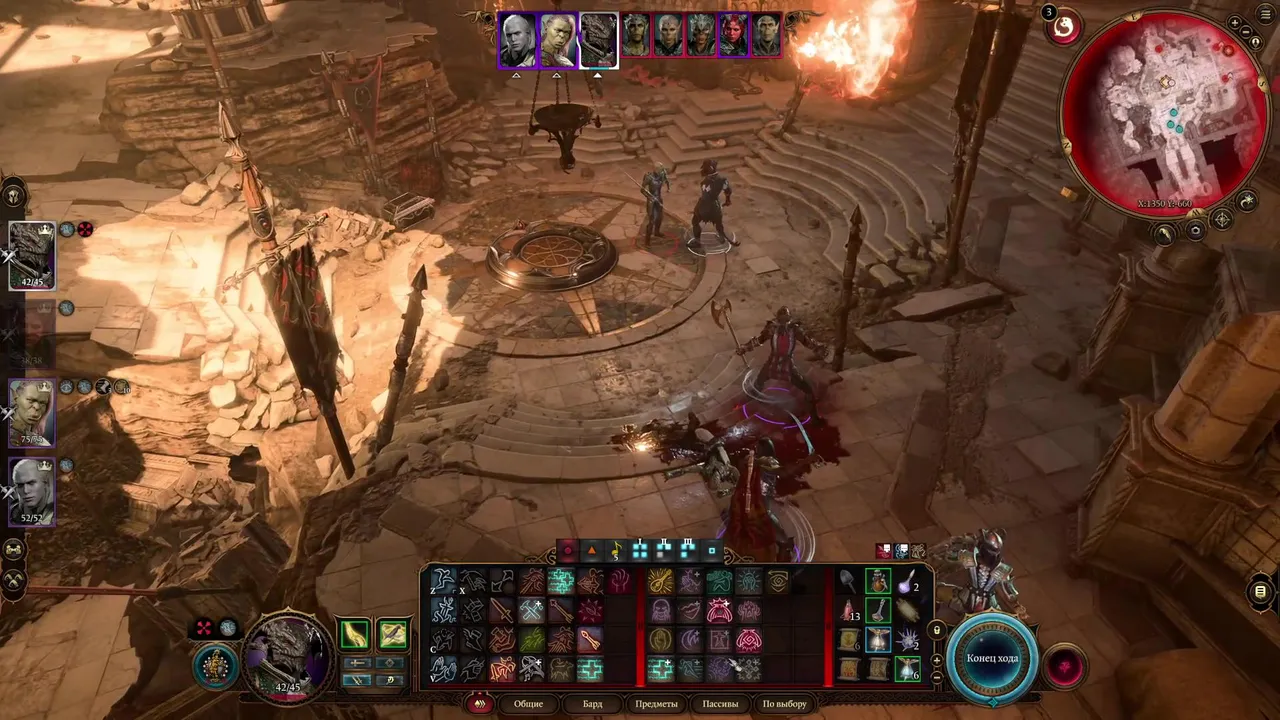Open the Бард hotbar tab

click(592, 704)
